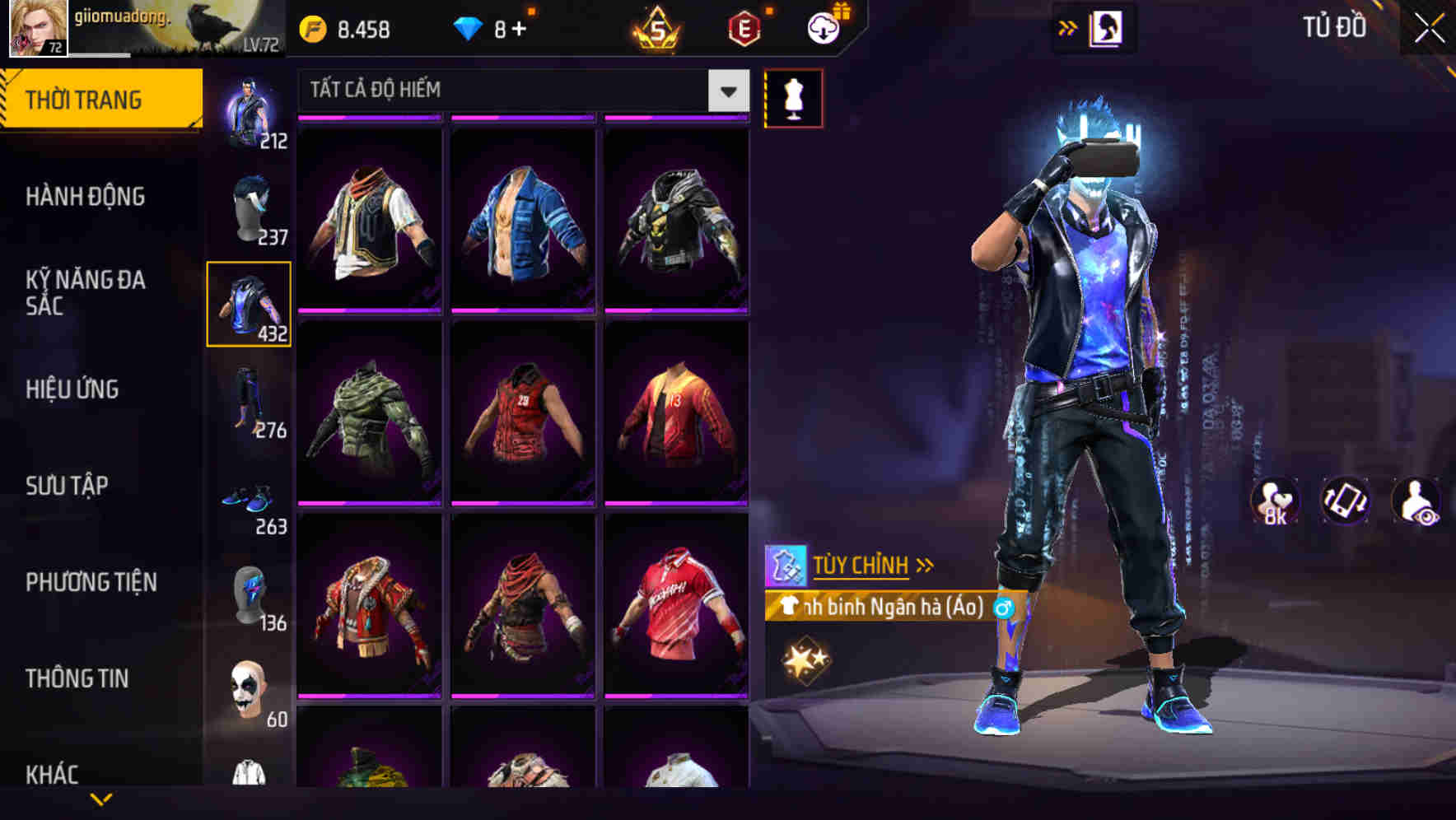Click the selected vest thumbnail showing 432

point(249,305)
